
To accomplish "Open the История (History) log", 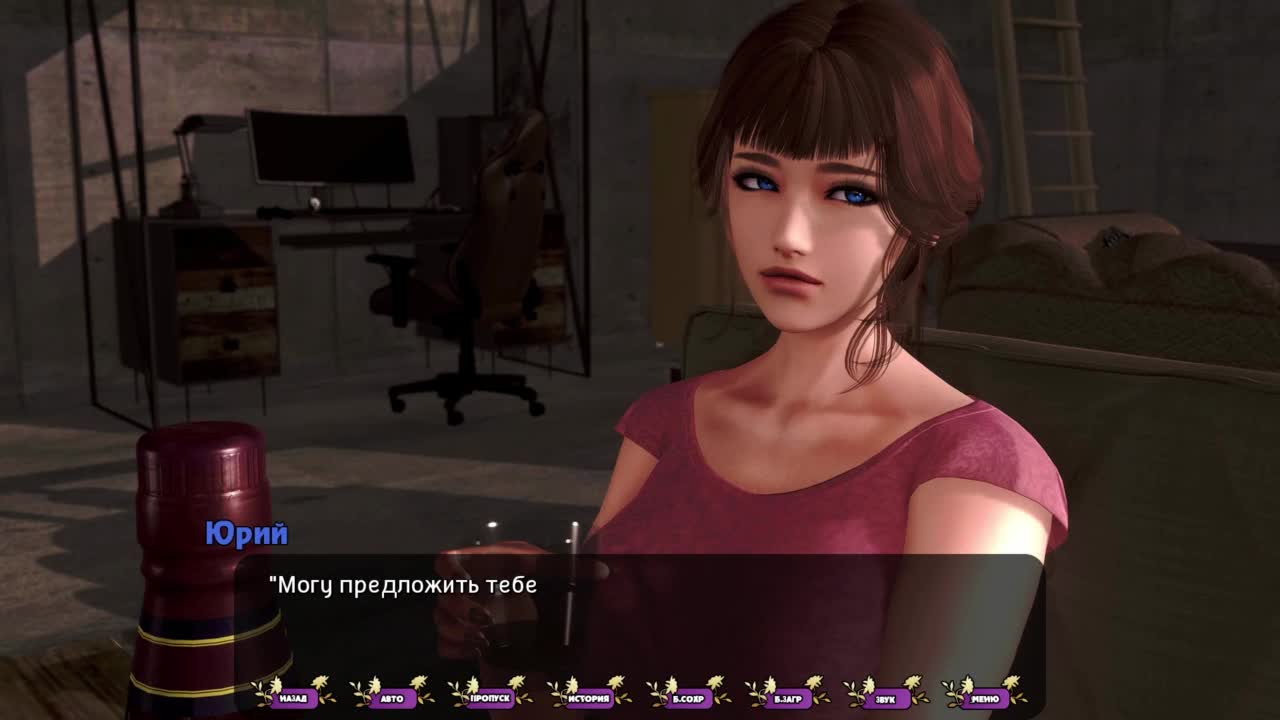I will (590, 698).
